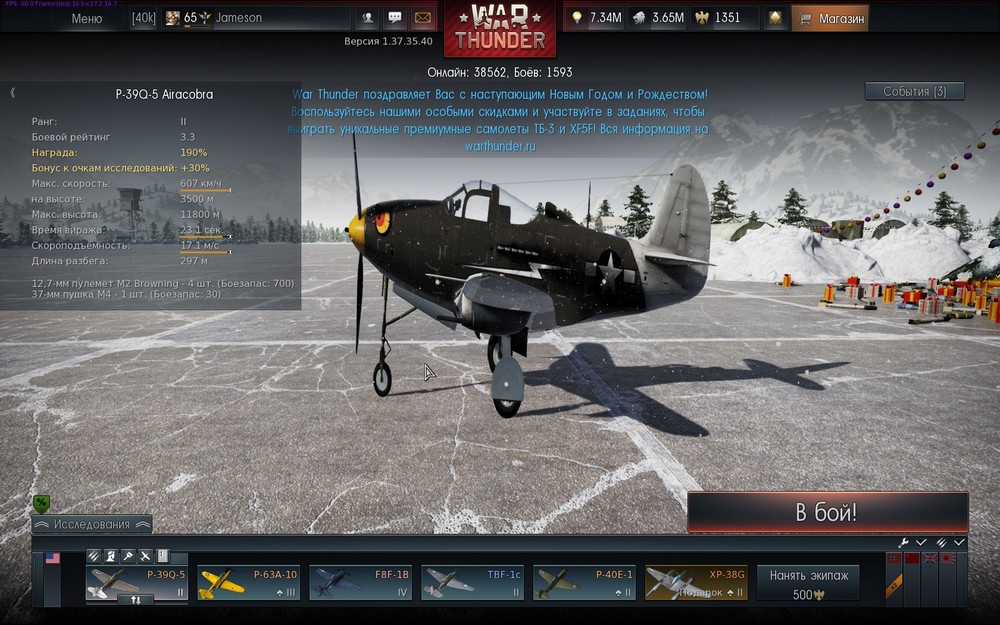
Task: Choose the XP-38G gift aircraft slot
Action: 695,582
